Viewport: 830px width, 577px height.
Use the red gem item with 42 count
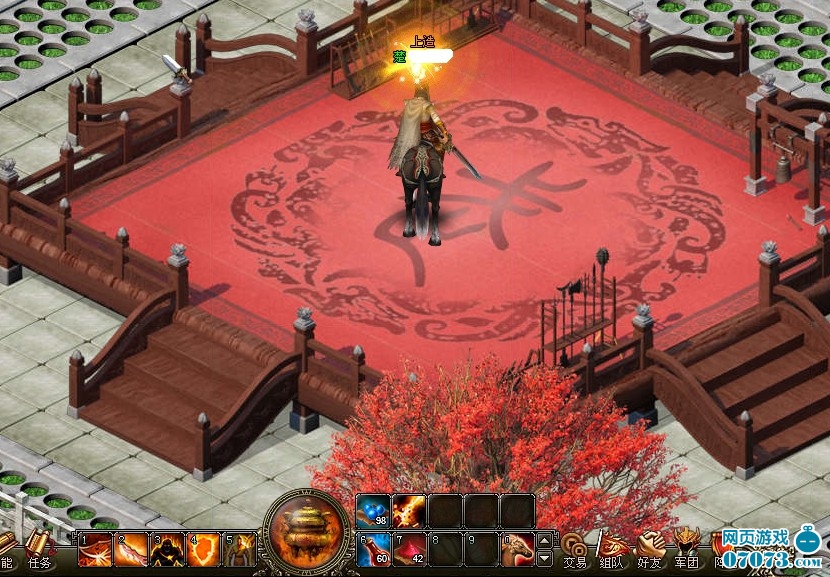[x=409, y=548]
